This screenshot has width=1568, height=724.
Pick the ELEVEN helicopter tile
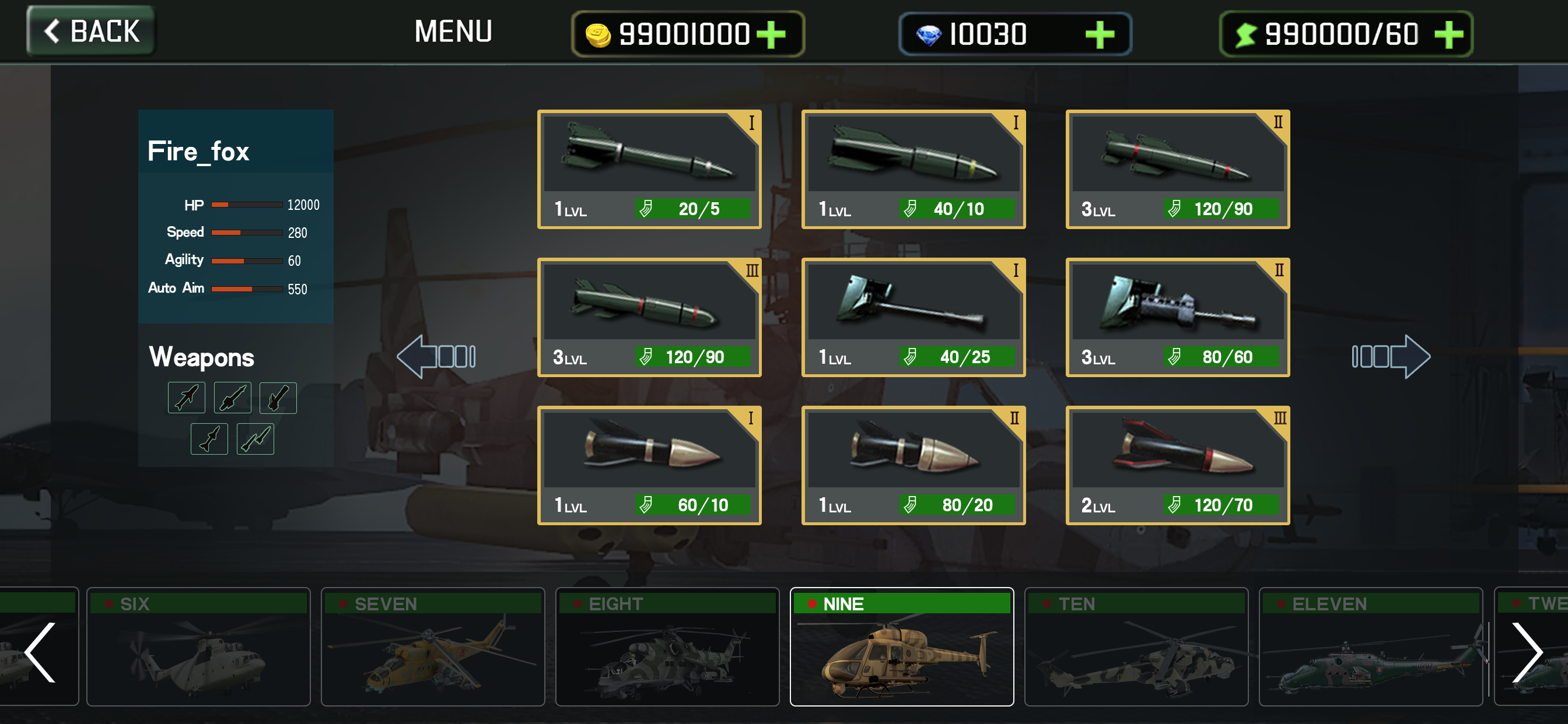point(1370,646)
